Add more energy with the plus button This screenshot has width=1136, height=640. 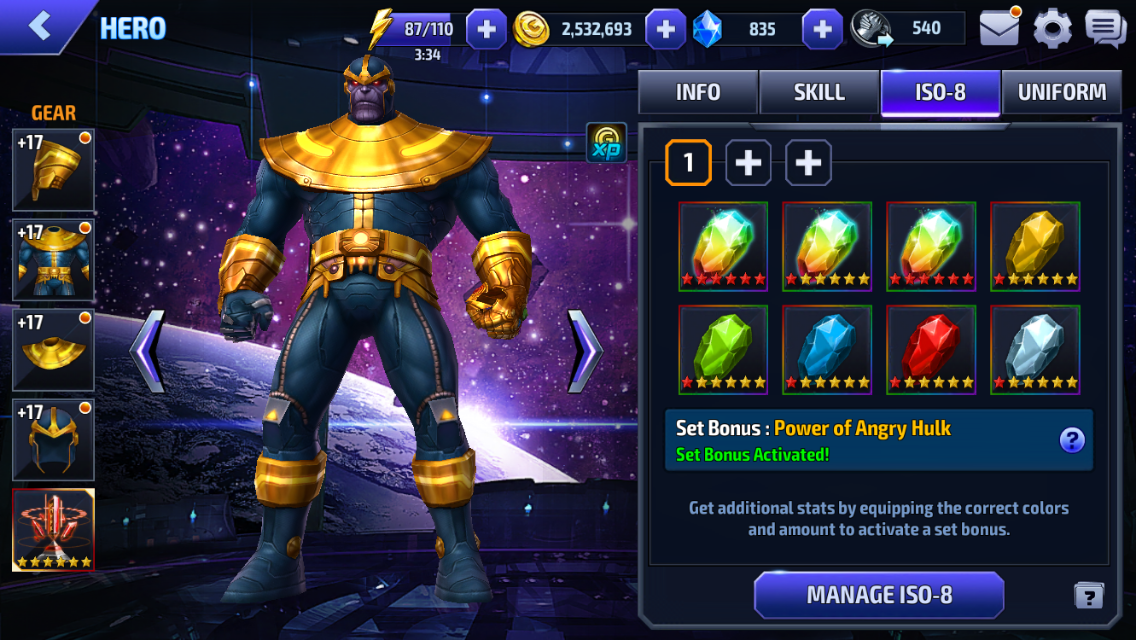[486, 29]
